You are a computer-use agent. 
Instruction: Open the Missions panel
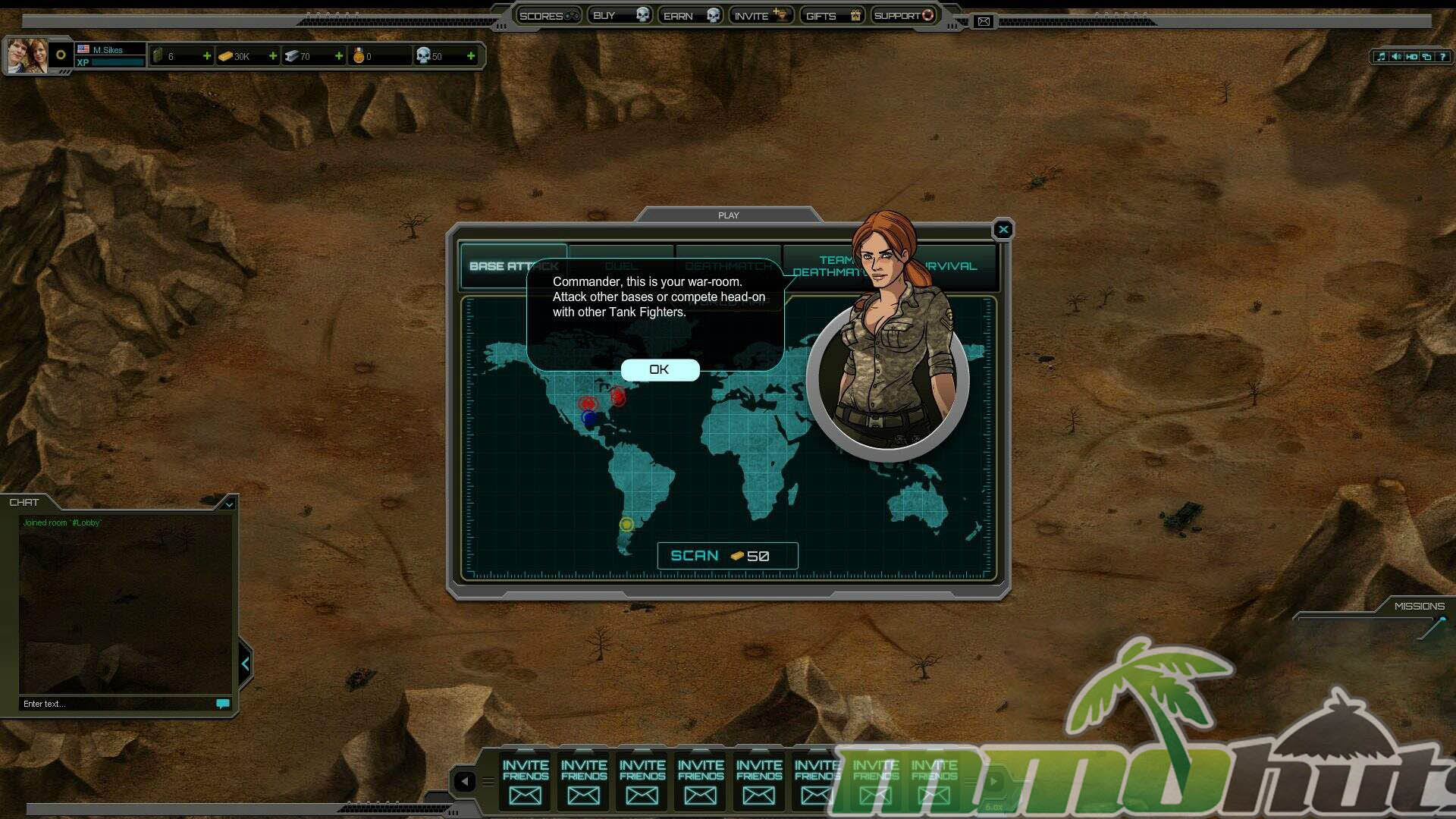pos(1419,606)
